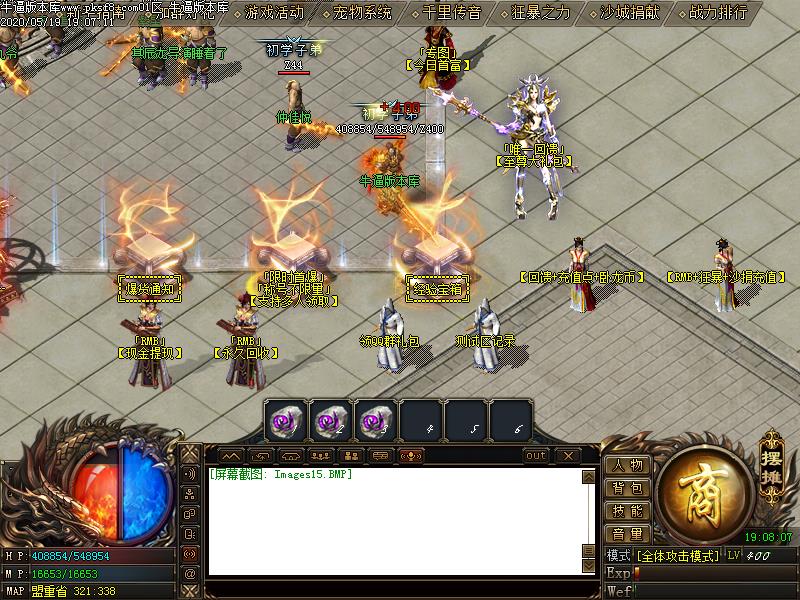Choose 沙城捐献 from the top bar
The image size is (800, 600).
pos(630,13)
